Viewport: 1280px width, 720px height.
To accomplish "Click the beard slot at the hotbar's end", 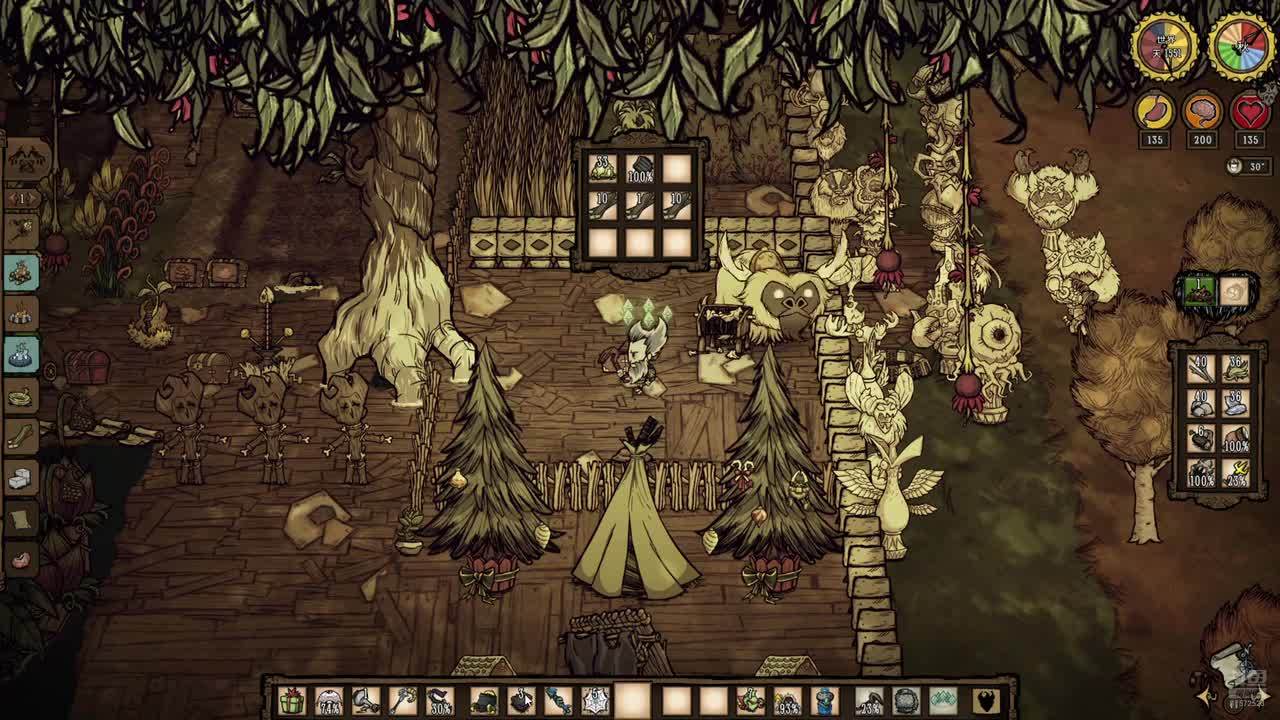I will coord(986,701).
